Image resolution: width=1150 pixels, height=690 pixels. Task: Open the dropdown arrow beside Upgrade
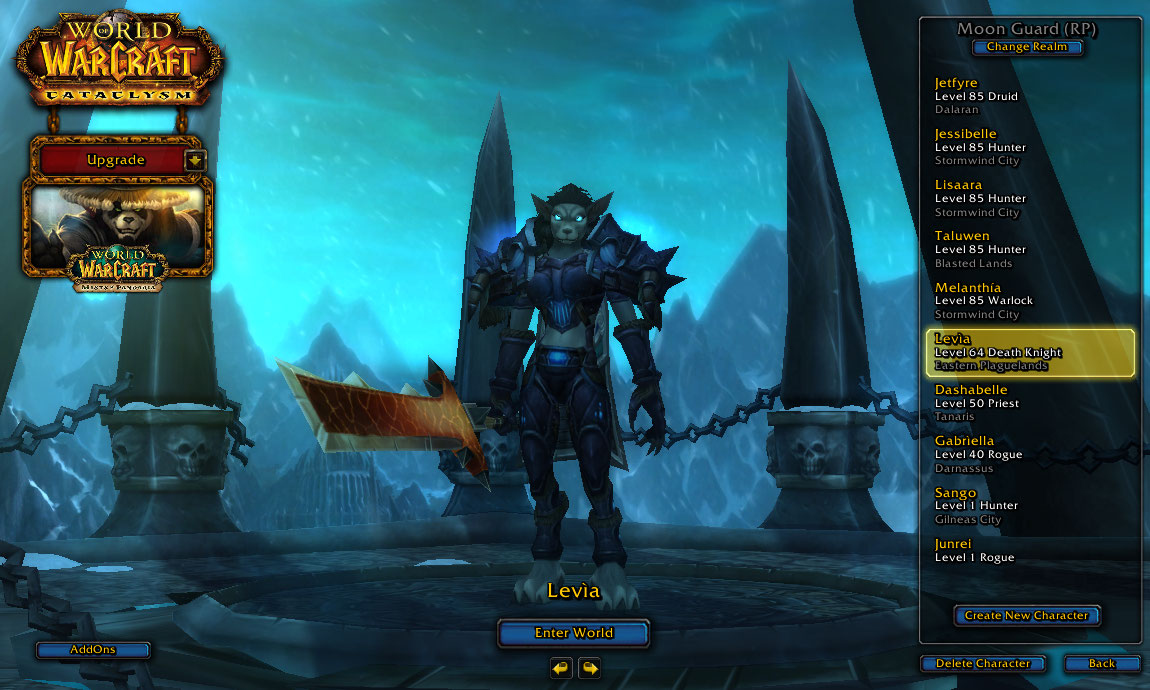[x=195, y=160]
